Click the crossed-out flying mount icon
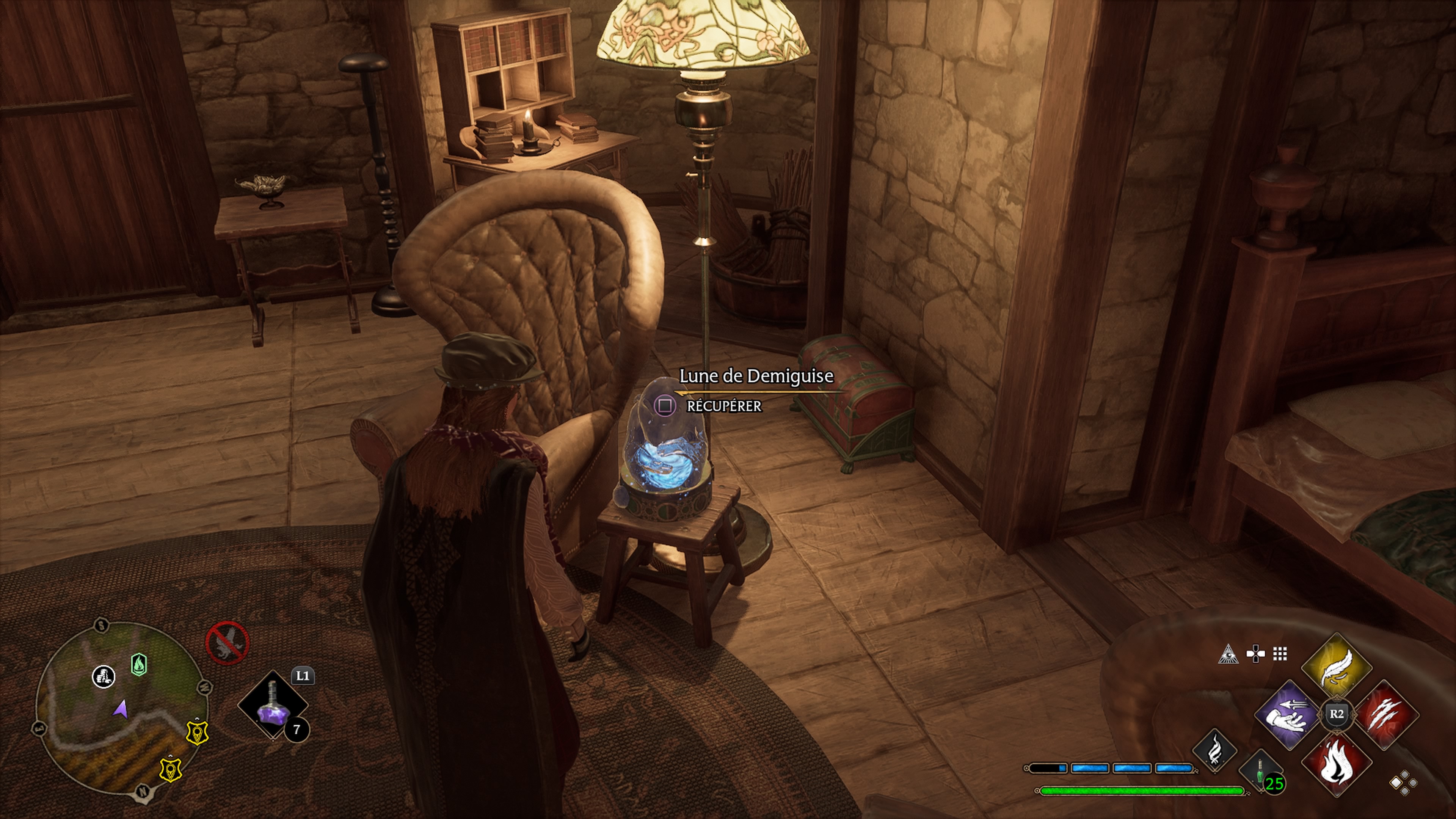This screenshot has width=1456, height=819. 227,643
